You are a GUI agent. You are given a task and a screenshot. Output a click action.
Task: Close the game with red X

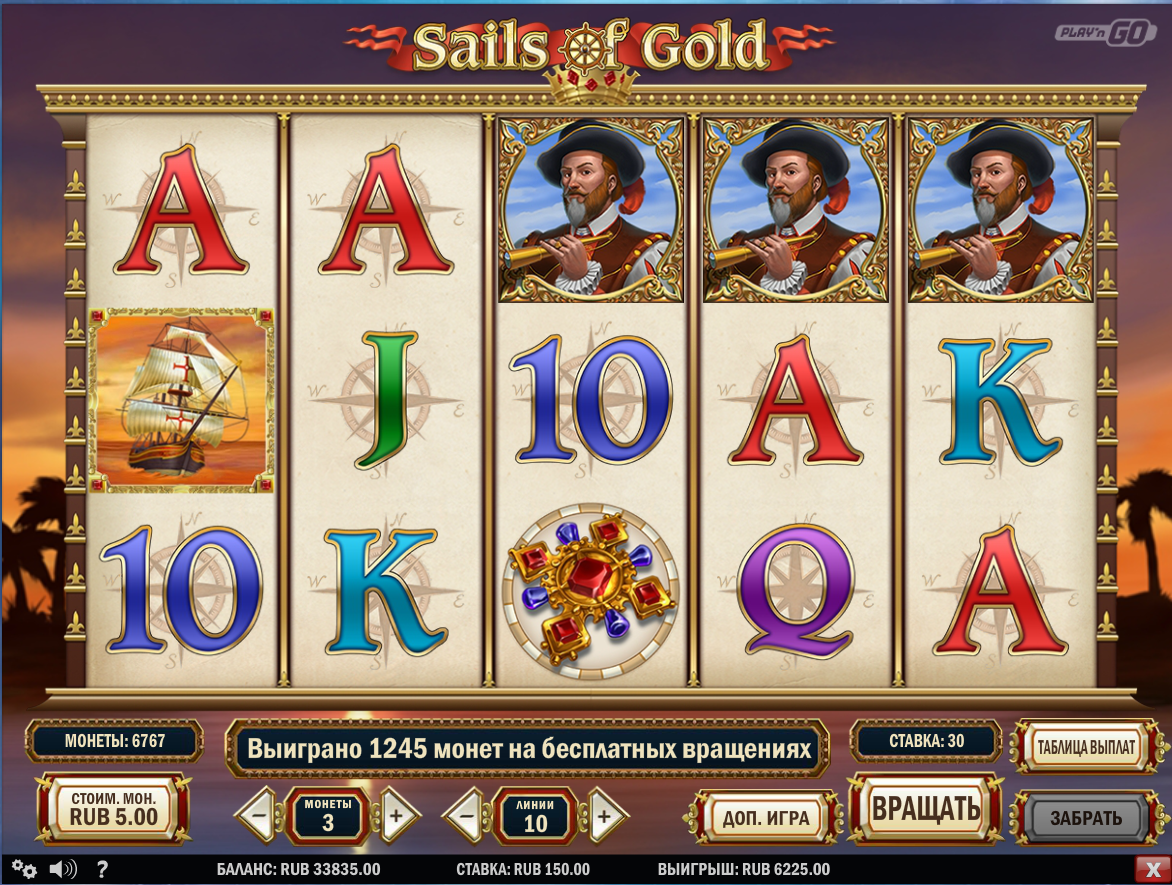pyautogui.click(x=1149, y=869)
